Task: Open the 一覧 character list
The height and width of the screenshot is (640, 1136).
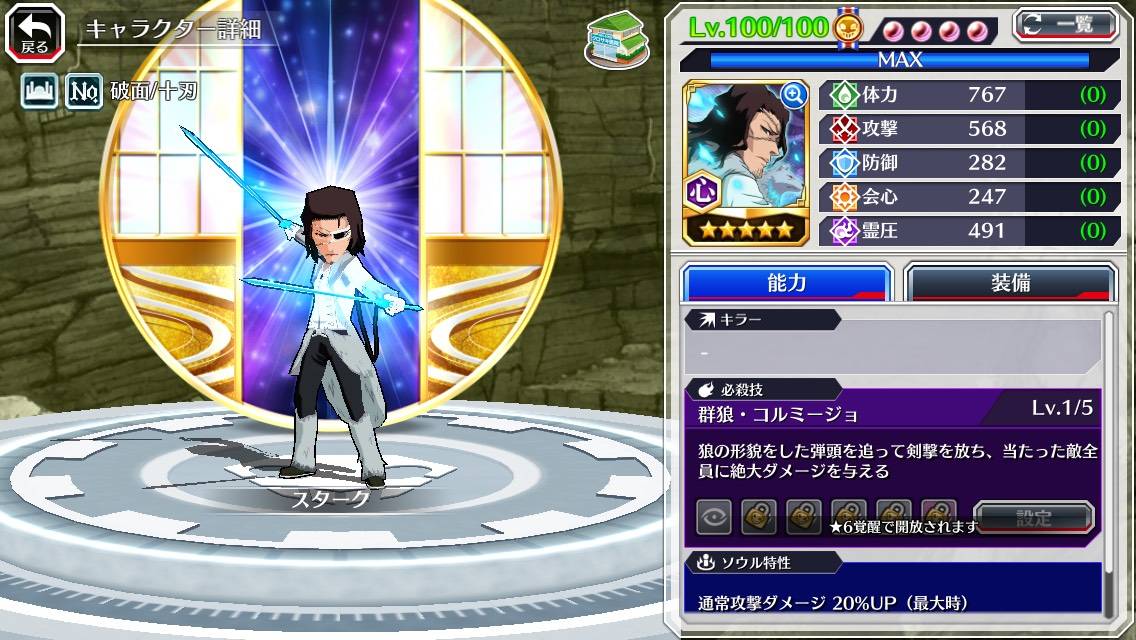Action: 1066,25
